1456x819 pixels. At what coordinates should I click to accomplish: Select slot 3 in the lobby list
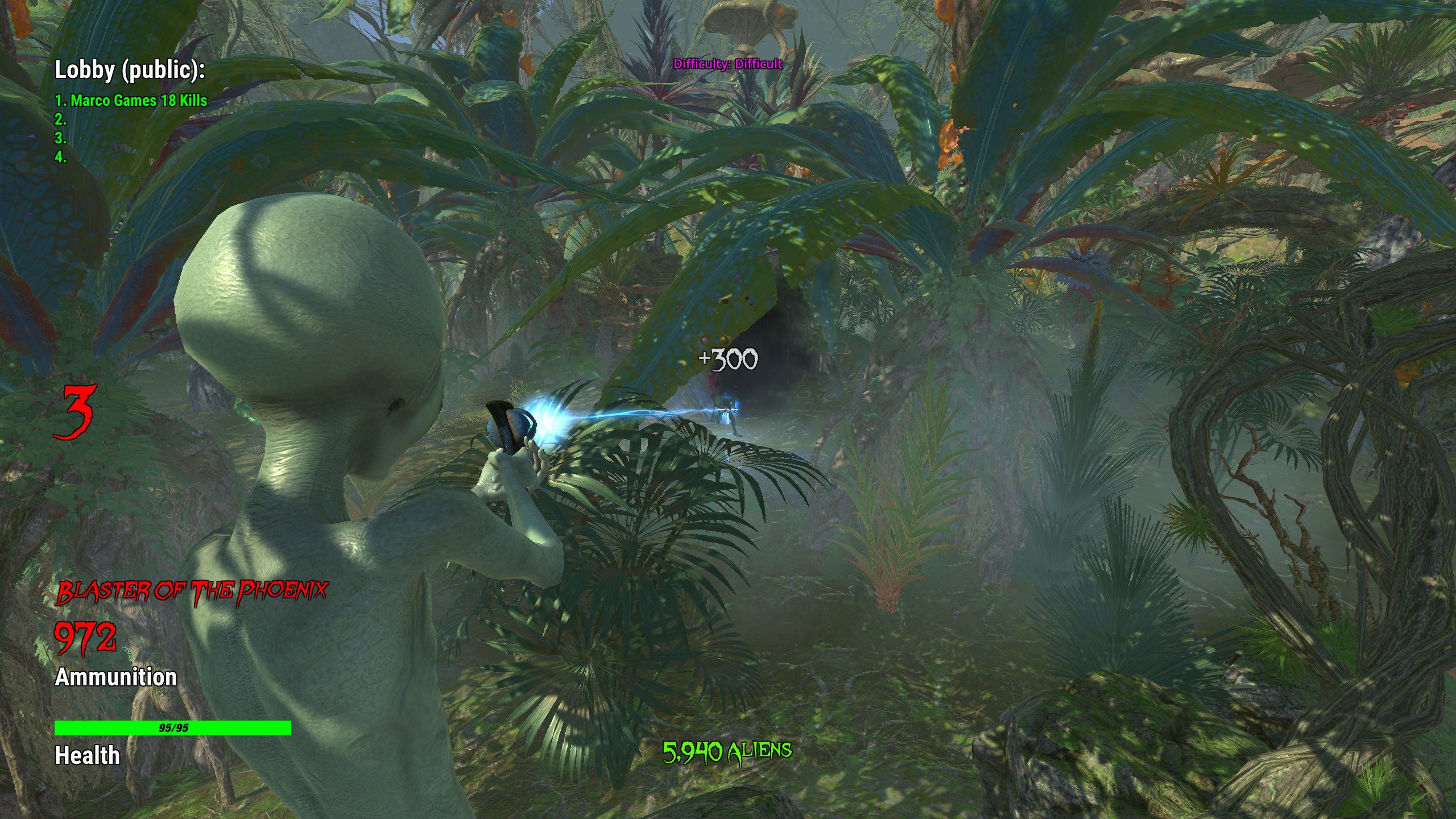click(x=59, y=140)
